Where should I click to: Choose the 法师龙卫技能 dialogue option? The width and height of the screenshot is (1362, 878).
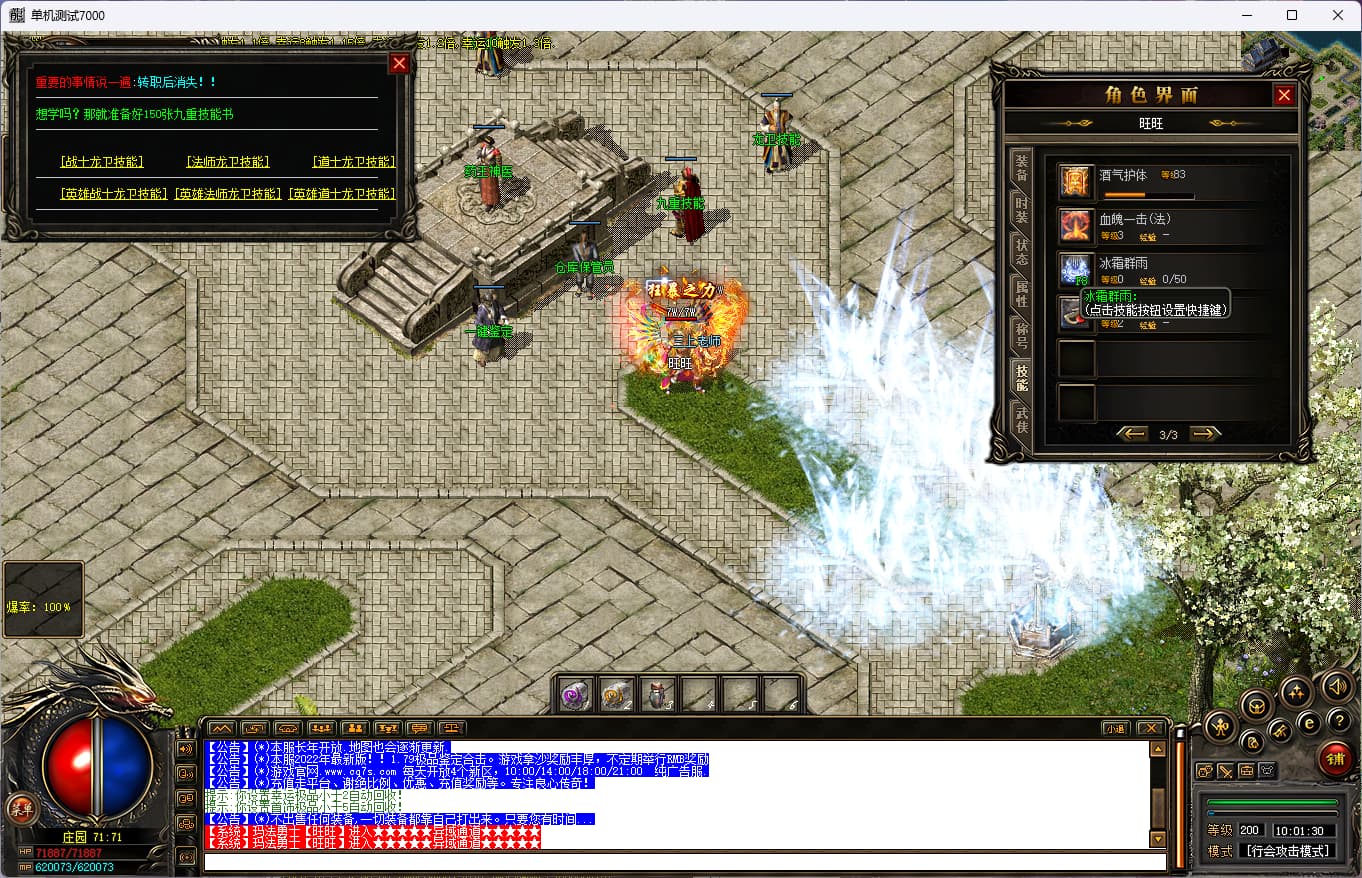(227, 162)
